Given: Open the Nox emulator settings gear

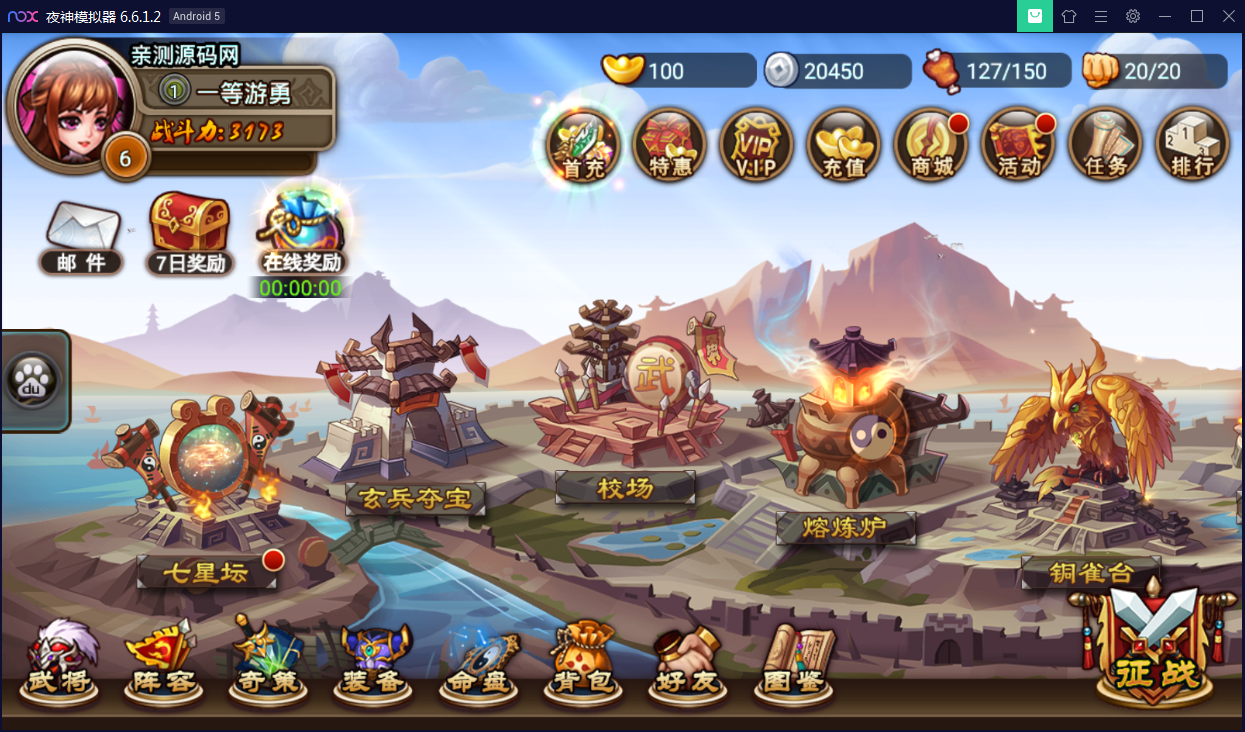Looking at the screenshot, I should tap(1133, 16).
